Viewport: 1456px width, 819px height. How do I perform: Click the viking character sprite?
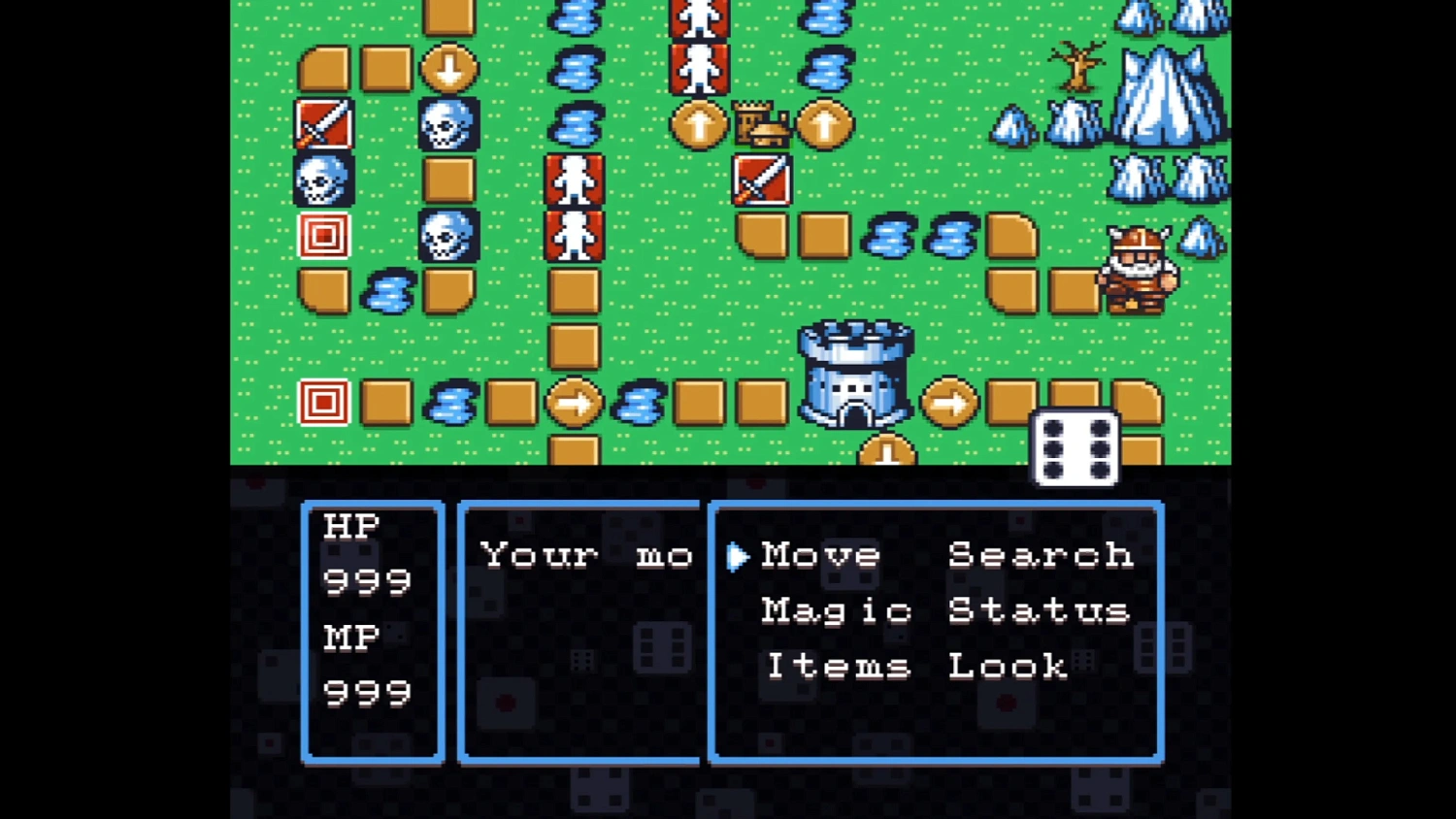[x=1138, y=270]
